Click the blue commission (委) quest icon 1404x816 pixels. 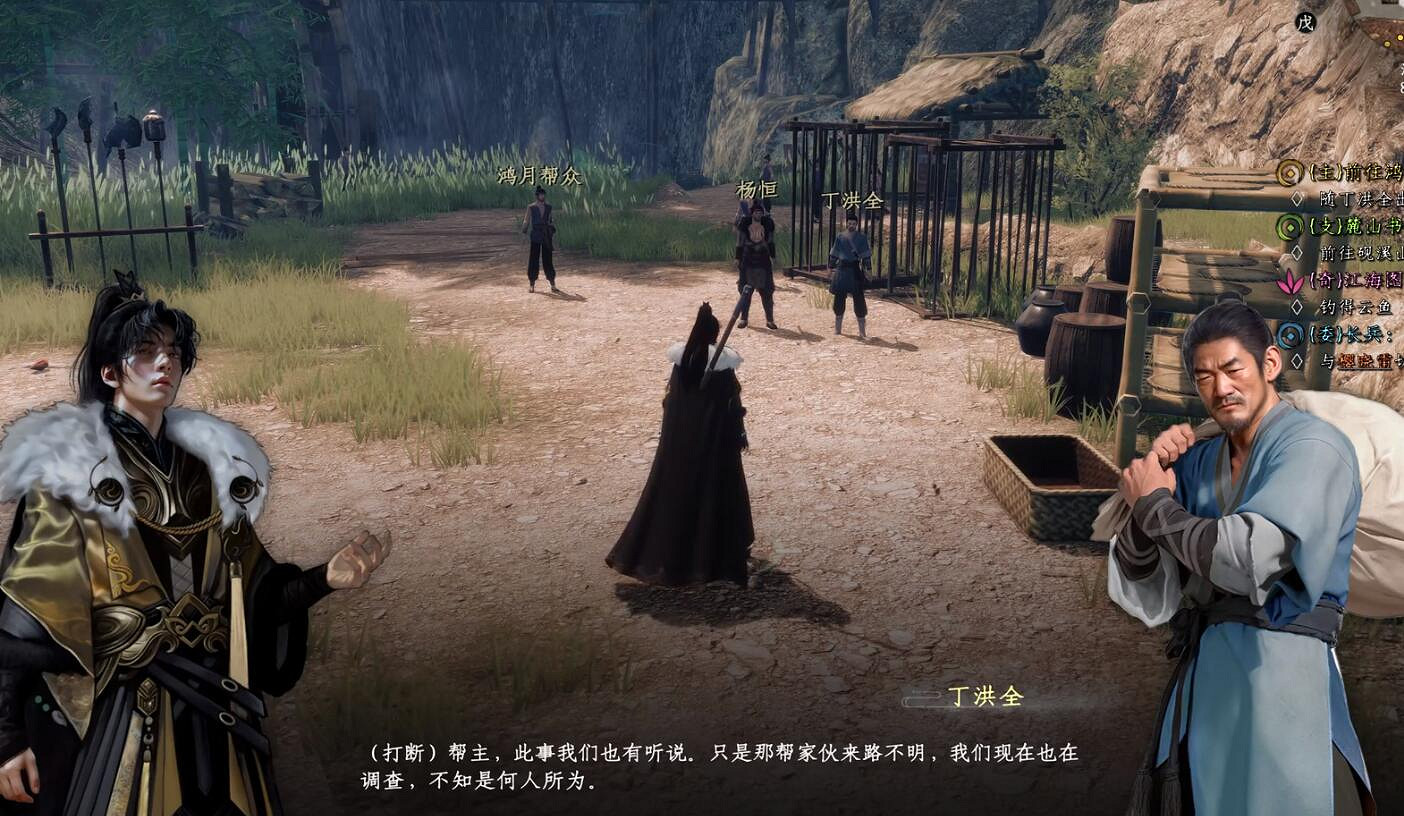[x=1289, y=335]
